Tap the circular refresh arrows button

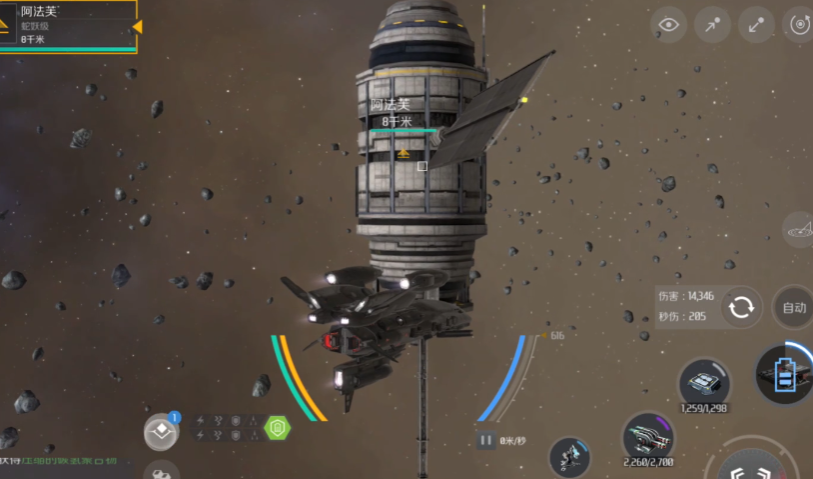[741, 307]
